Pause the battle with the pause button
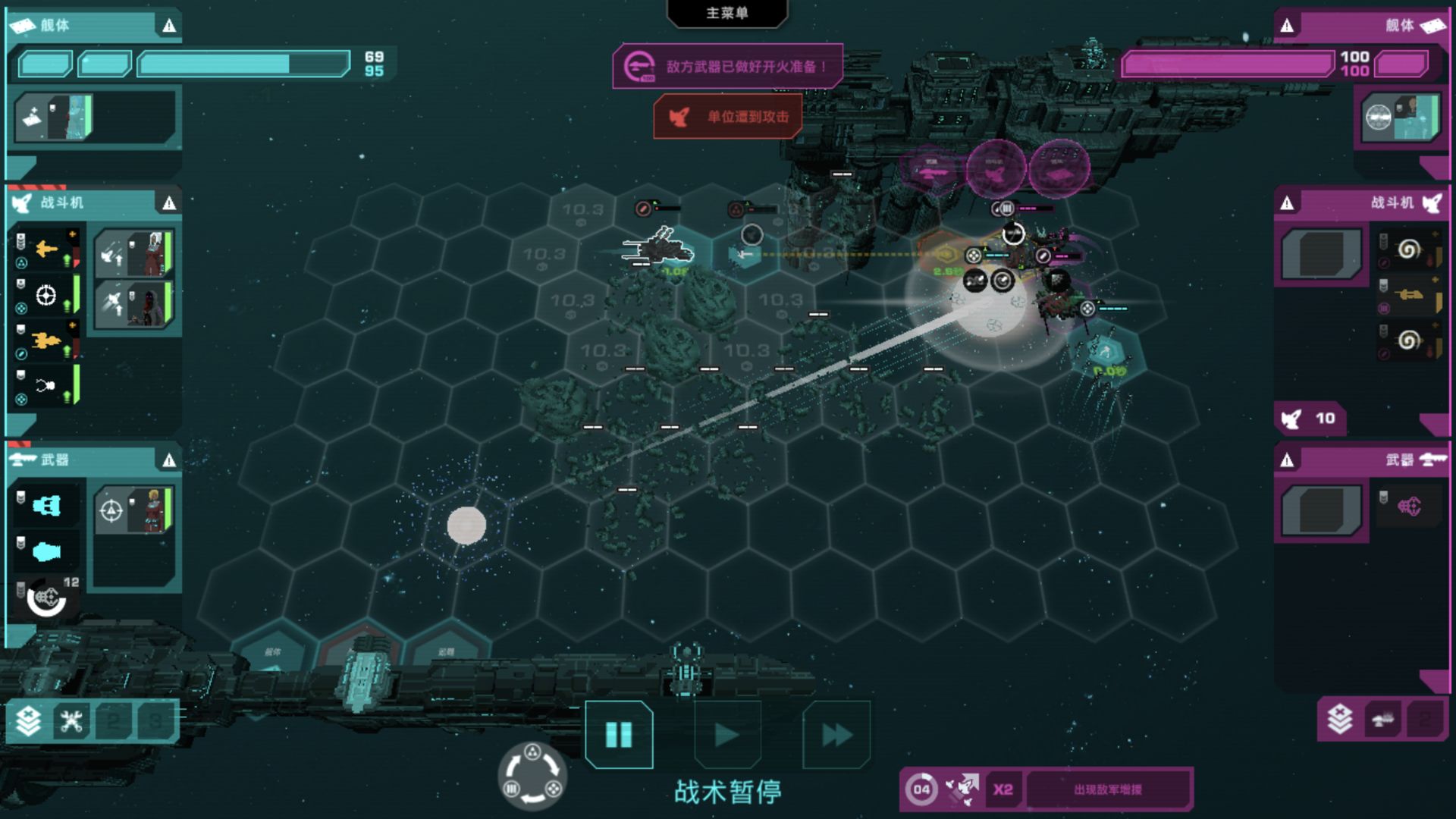Viewport: 1456px width, 819px height. point(619,734)
